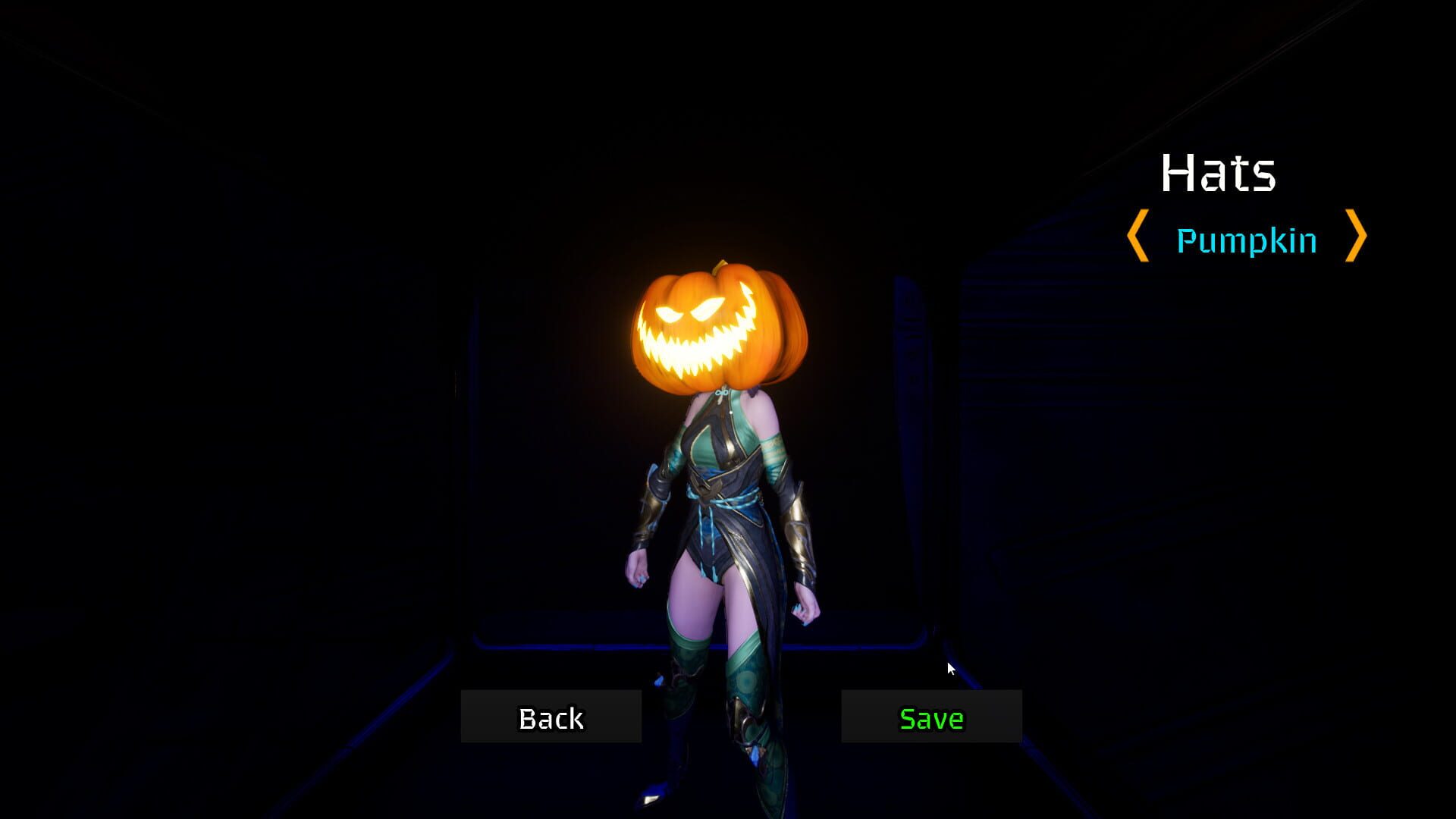Screen dimensions: 1456x819
Task: Open the Hats category title
Action: tap(1219, 174)
